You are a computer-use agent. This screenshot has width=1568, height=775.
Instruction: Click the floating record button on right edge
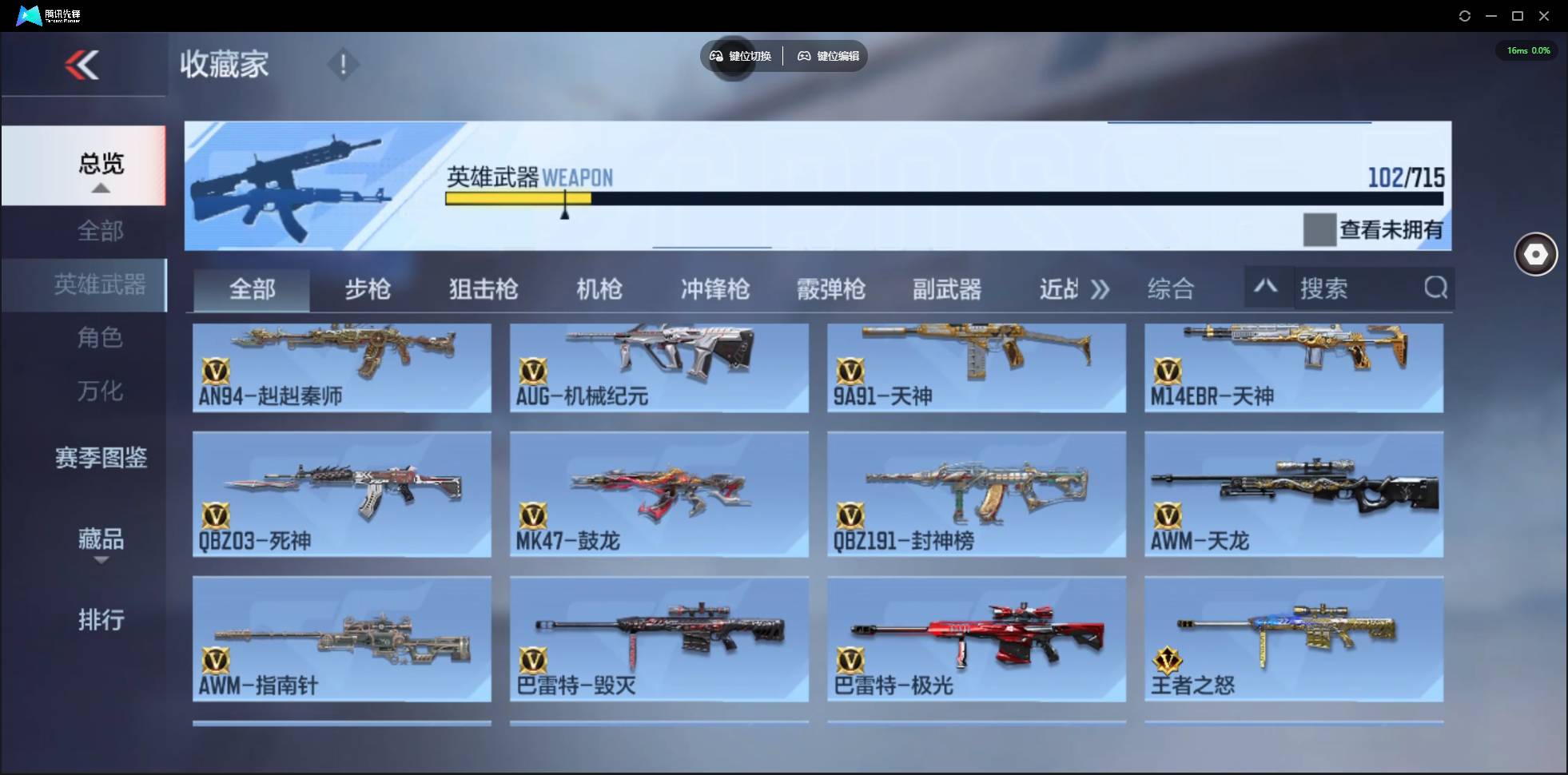[x=1534, y=254]
